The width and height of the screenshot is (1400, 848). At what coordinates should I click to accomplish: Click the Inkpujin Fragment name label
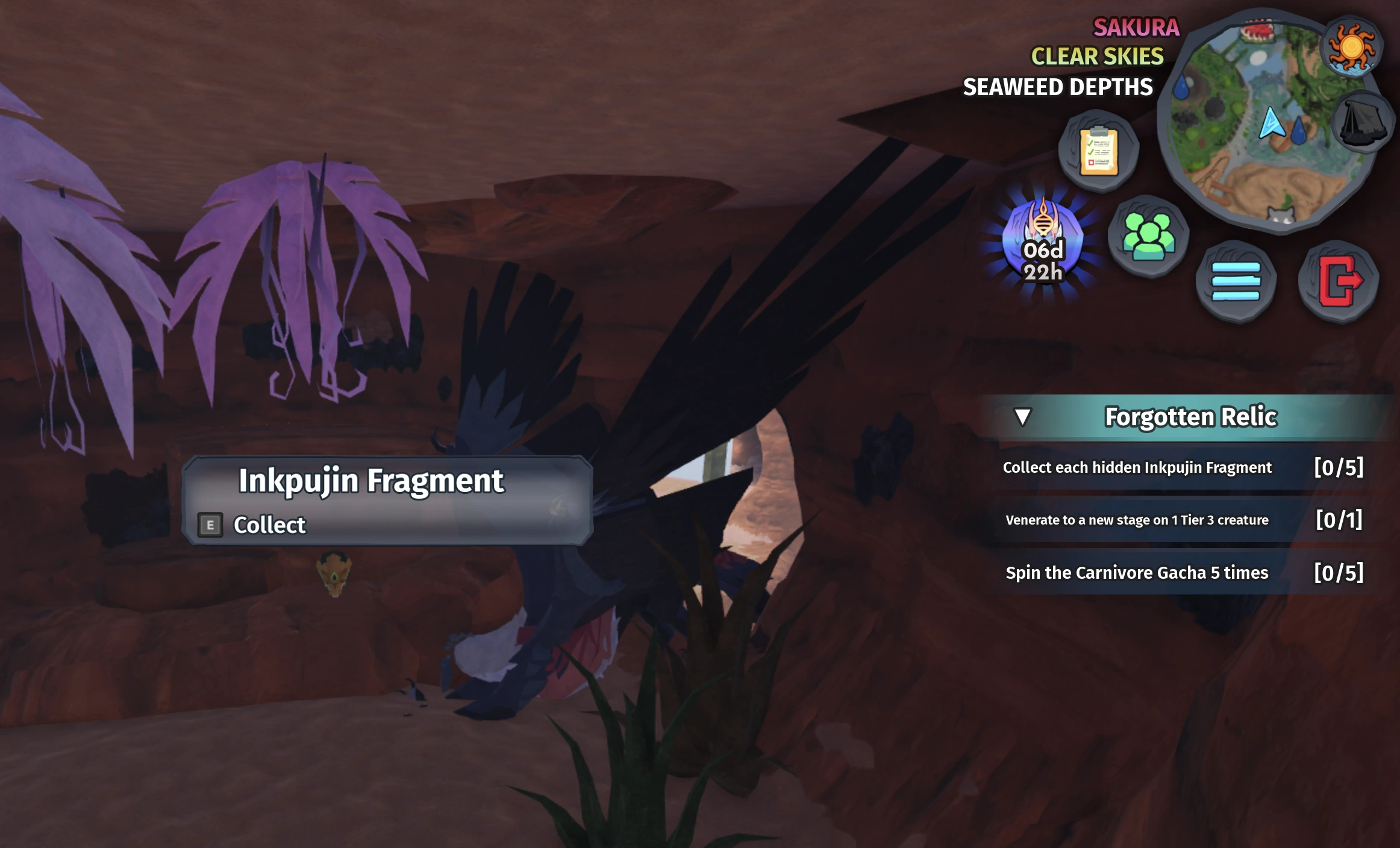(x=372, y=480)
